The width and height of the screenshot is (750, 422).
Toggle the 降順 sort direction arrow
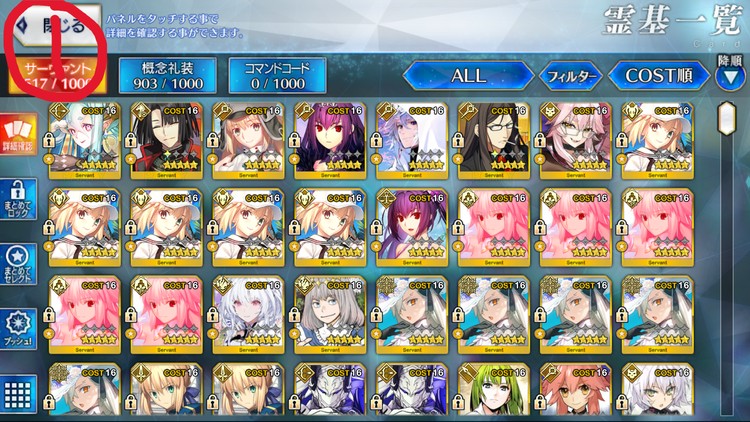(x=729, y=77)
